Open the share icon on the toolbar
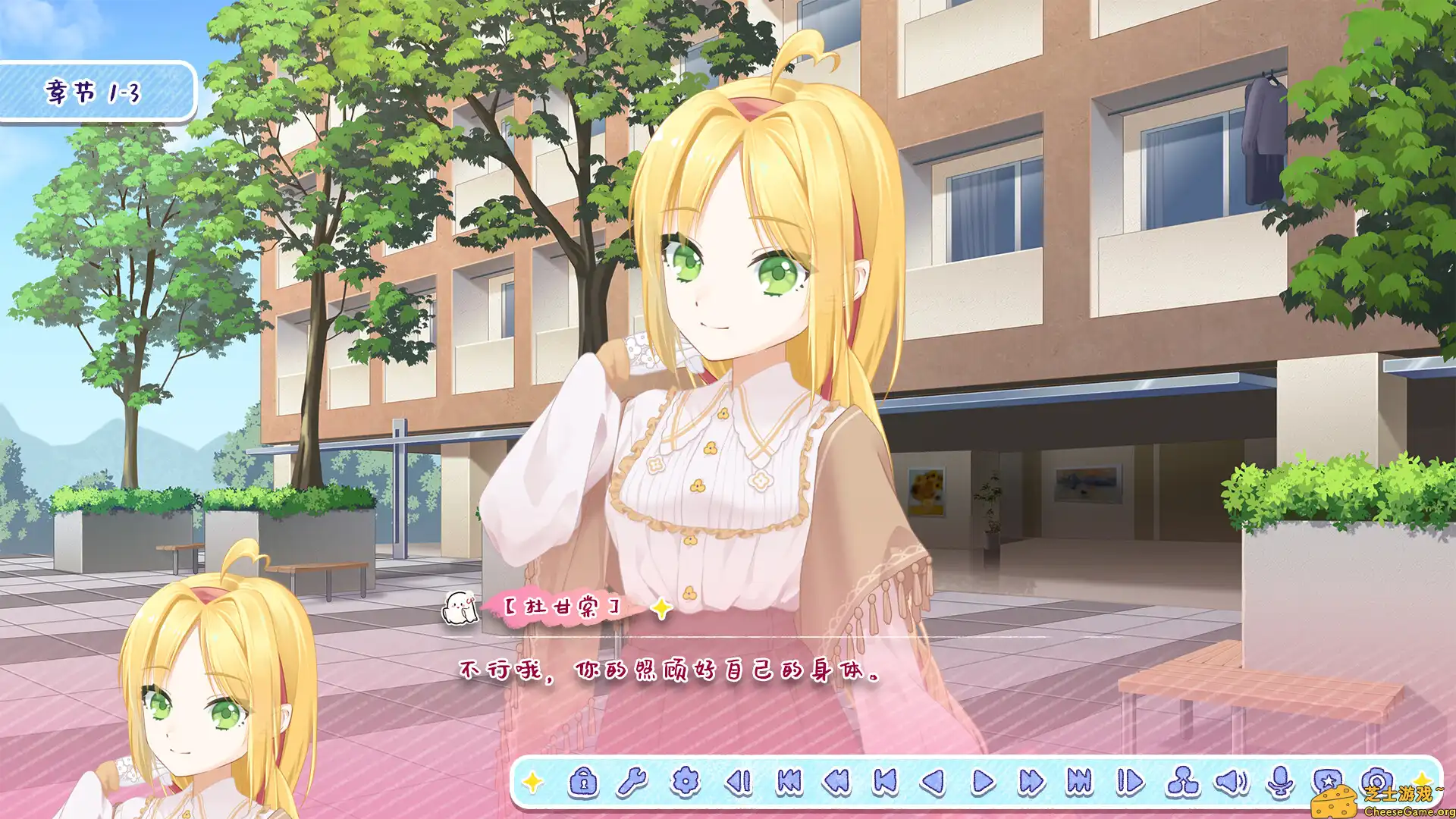This screenshot has height=819, width=1456. [1183, 780]
